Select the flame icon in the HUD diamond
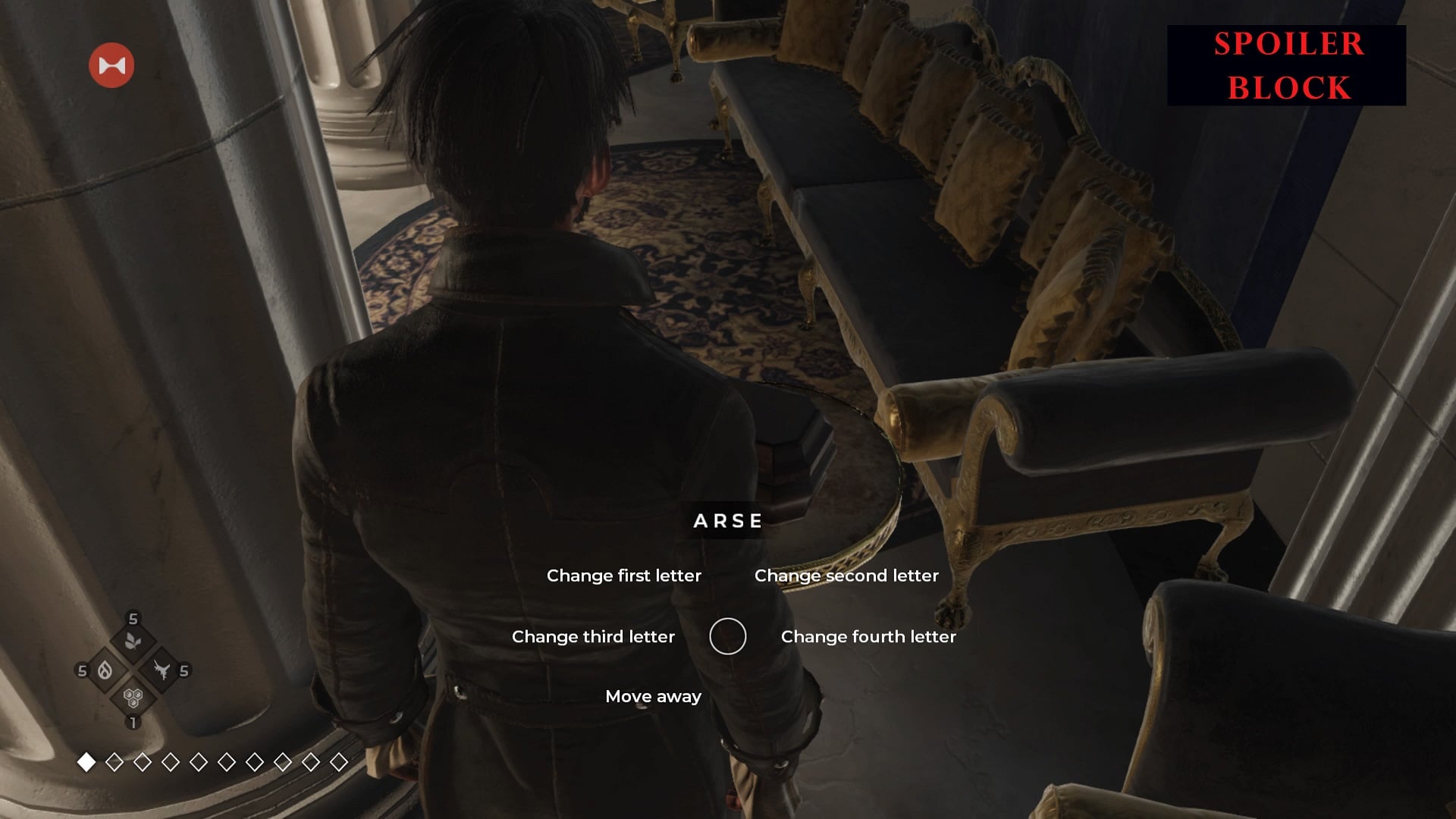Viewport: 1456px width, 819px height. coord(105,670)
